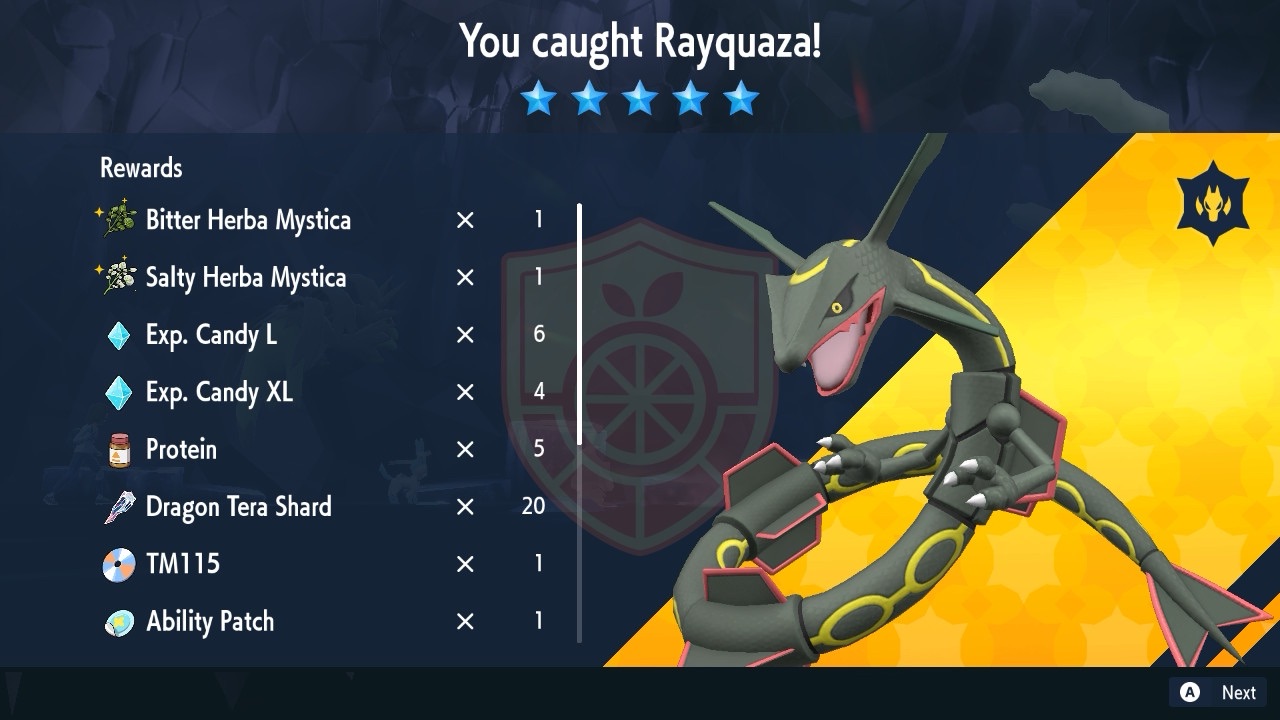
Task: Choose the Exp. Candy L reward row
Action: point(211,336)
